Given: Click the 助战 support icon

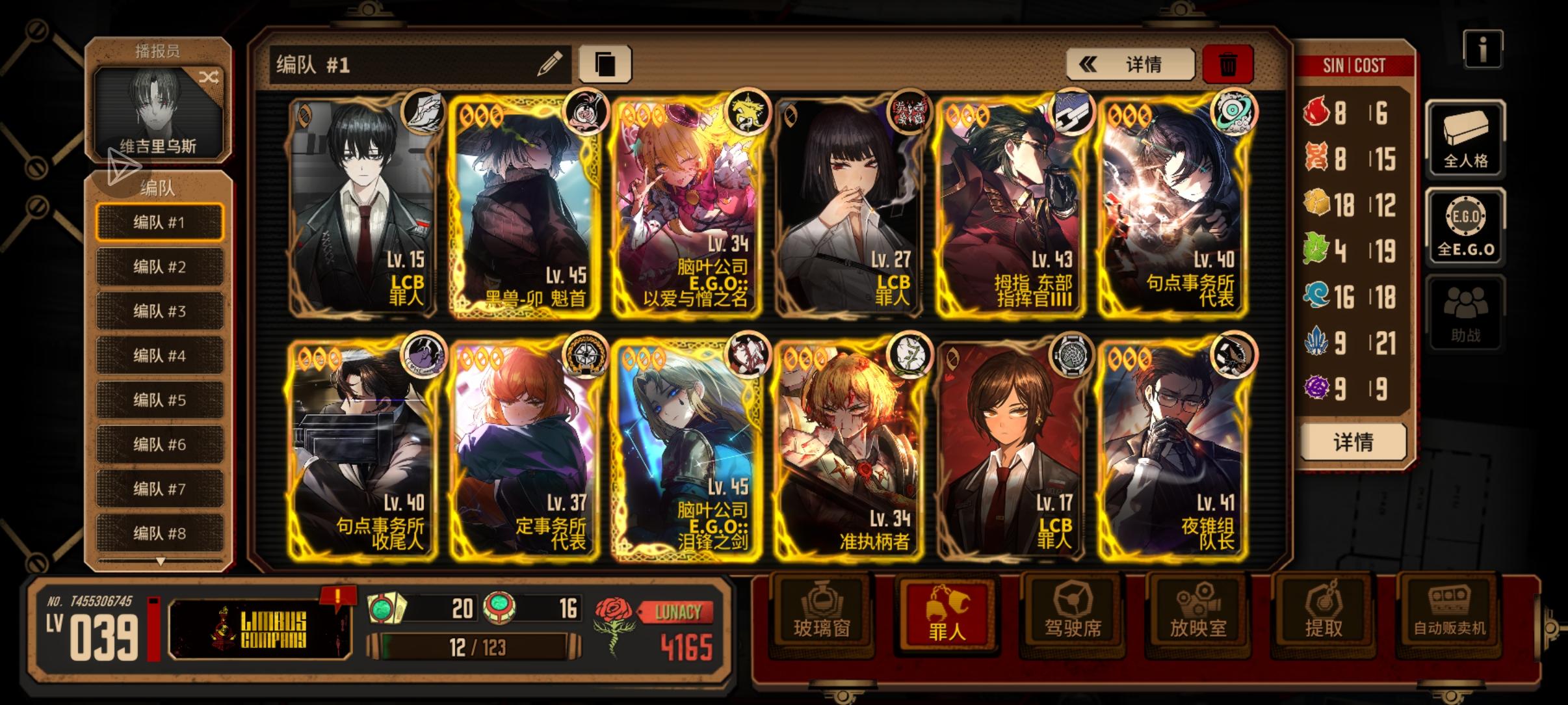Looking at the screenshot, I should point(1467,312).
